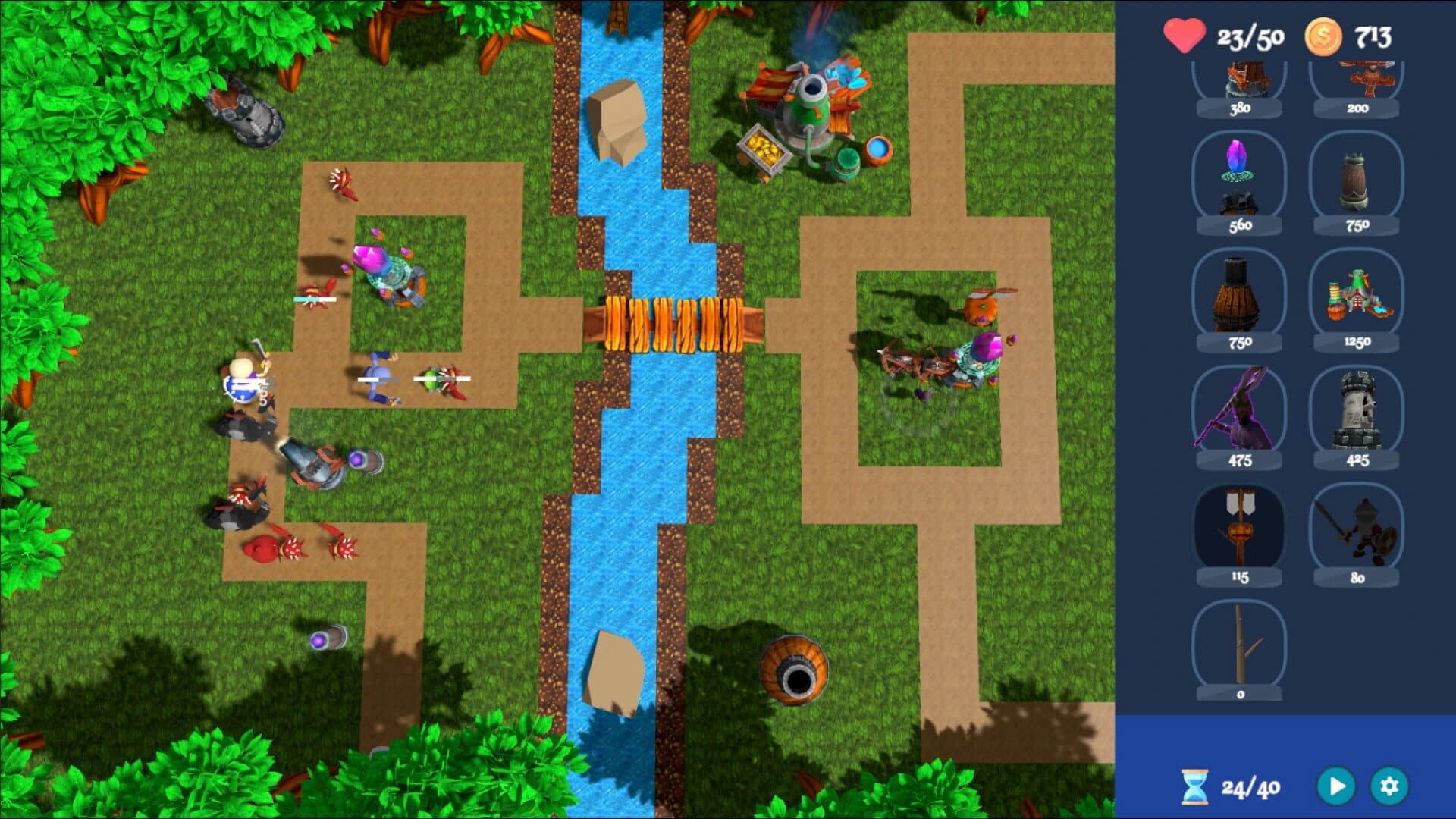Select the pumpkin scarecrow costing 115
The height and width of the screenshot is (819, 1456).
1241,527
